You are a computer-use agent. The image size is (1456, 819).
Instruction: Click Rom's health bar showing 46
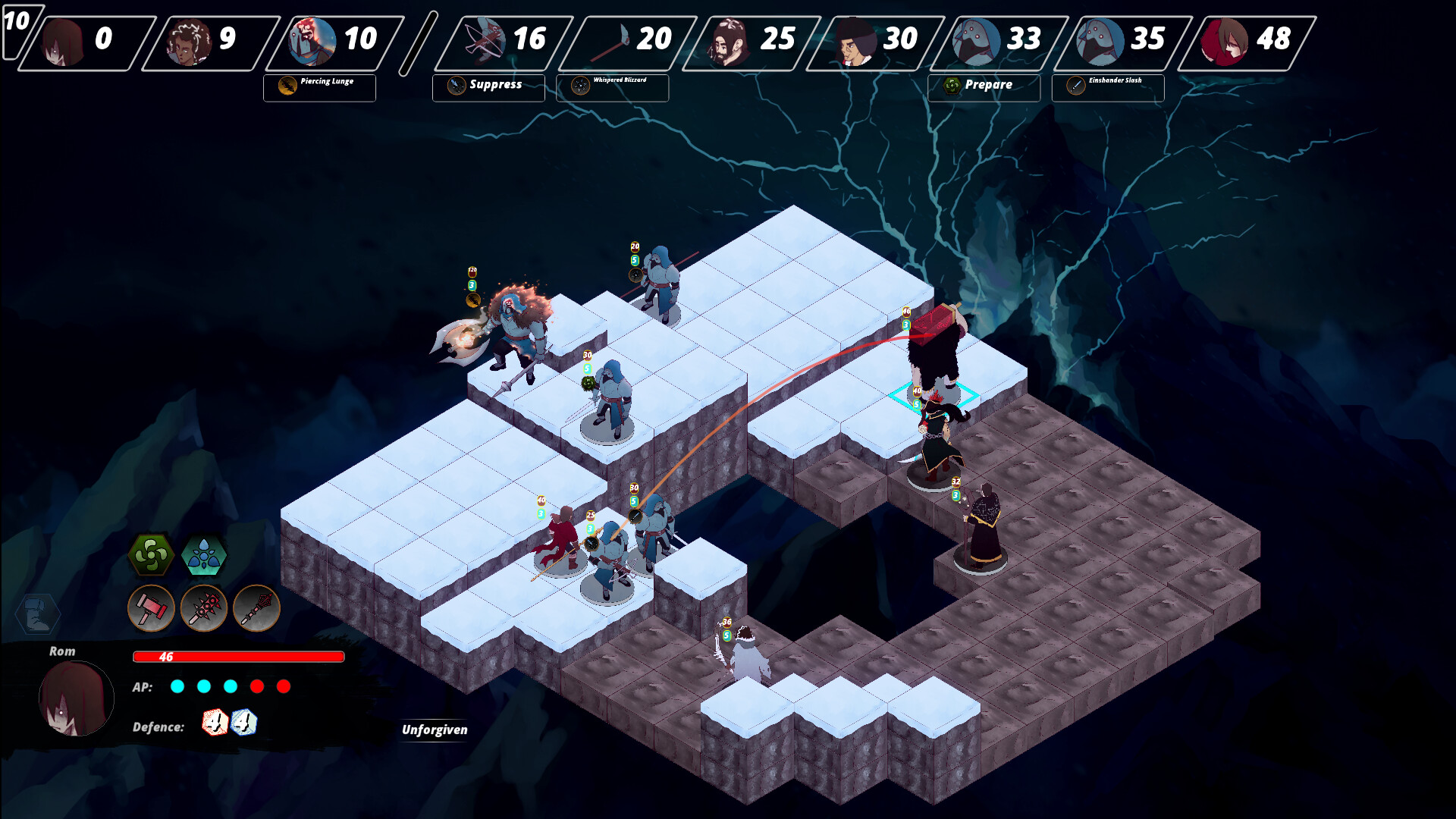[x=239, y=657]
